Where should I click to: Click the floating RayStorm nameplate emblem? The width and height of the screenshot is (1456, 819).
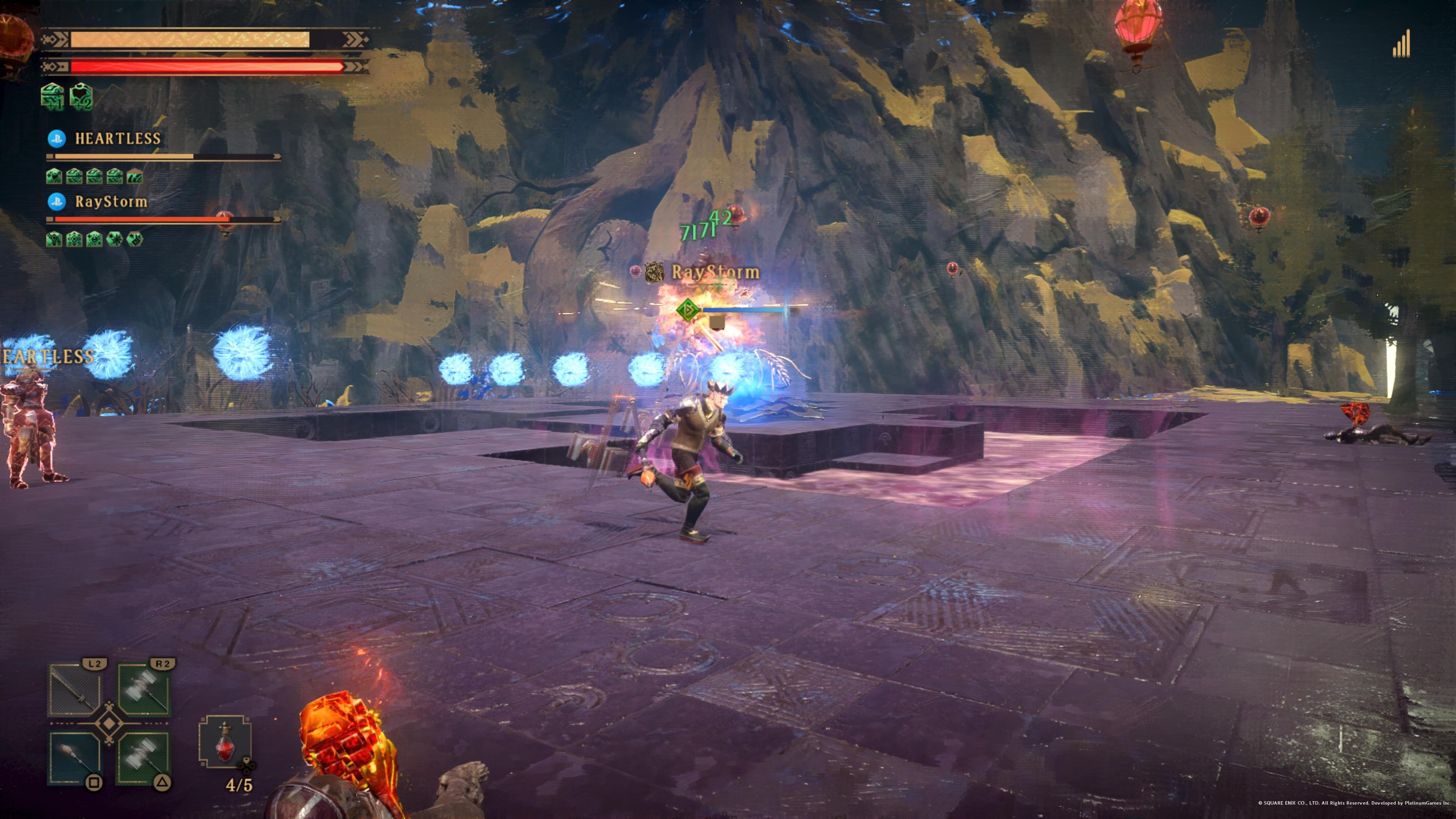(654, 273)
